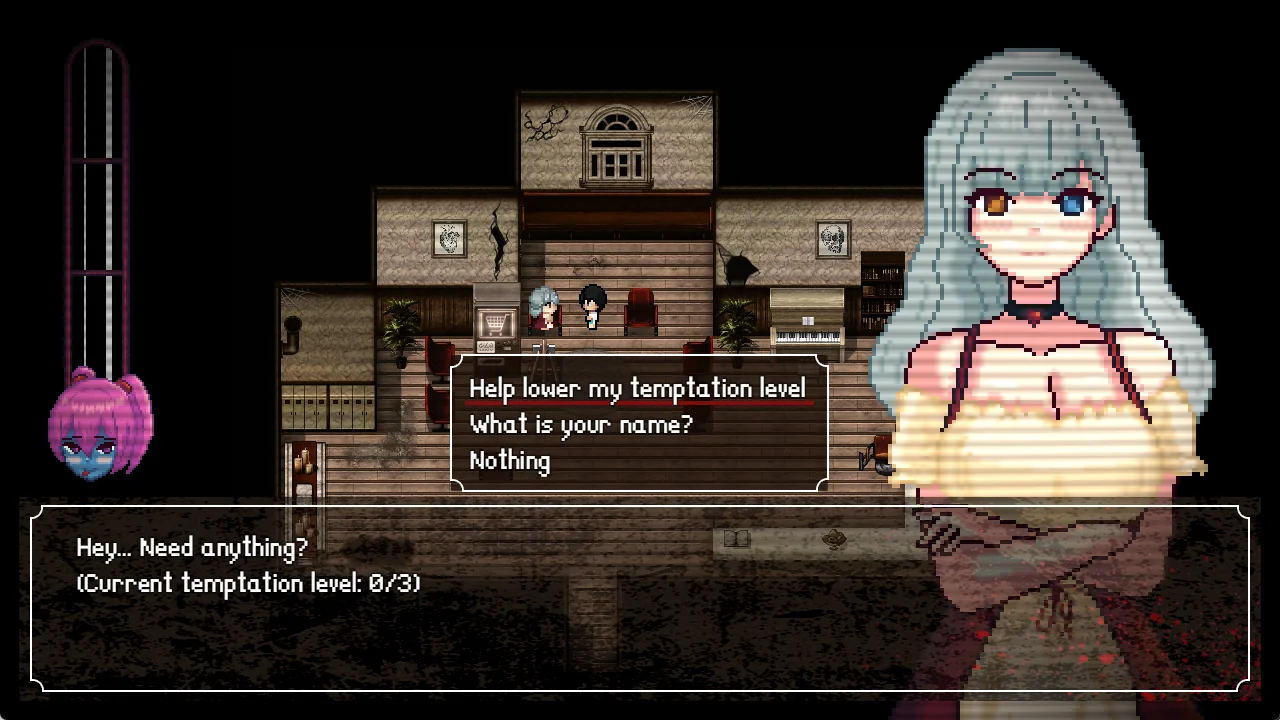Select the "Nothing" reply option
This screenshot has height=720, width=1280.
click(509, 461)
